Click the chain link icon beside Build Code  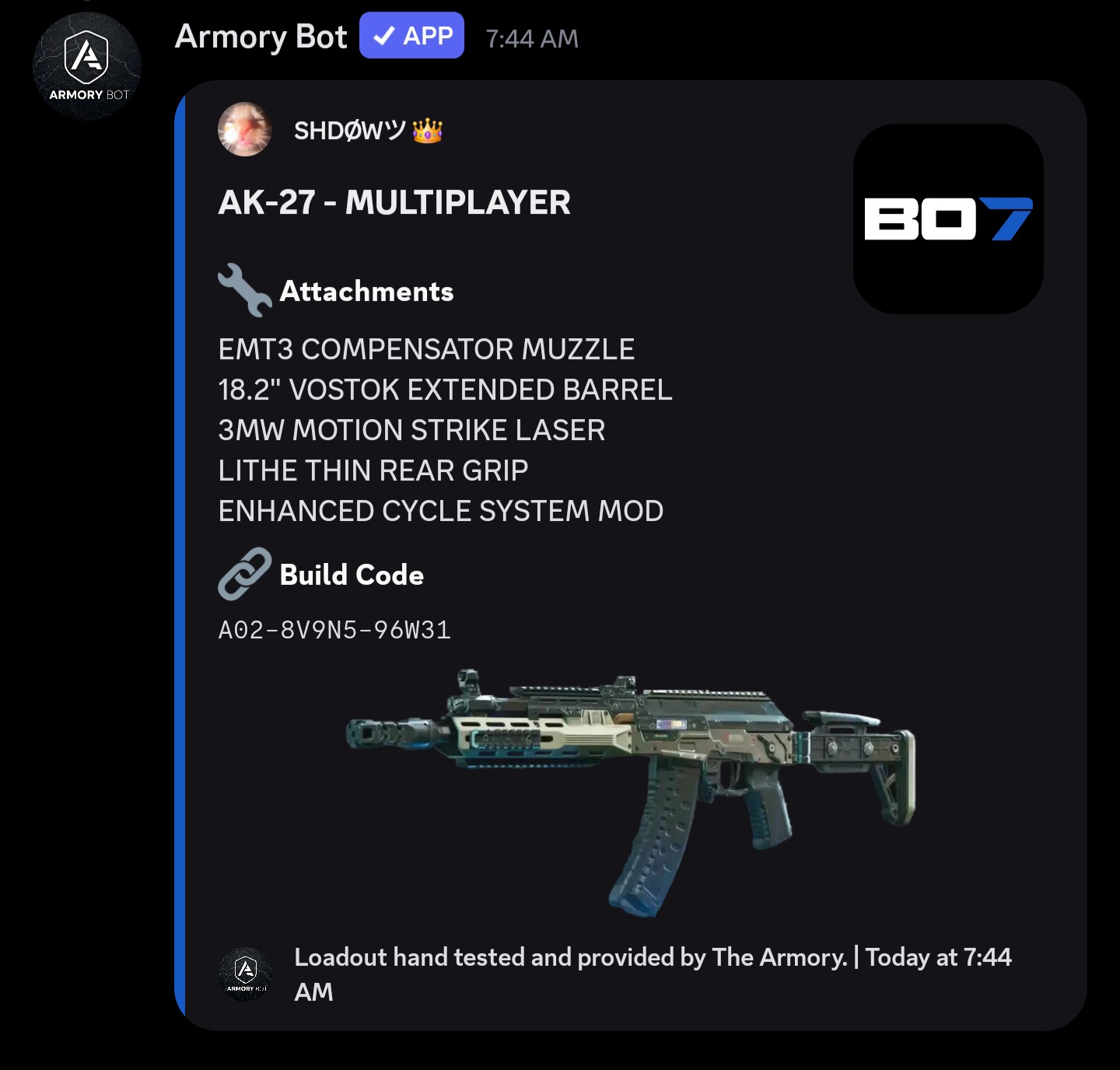[x=243, y=575]
